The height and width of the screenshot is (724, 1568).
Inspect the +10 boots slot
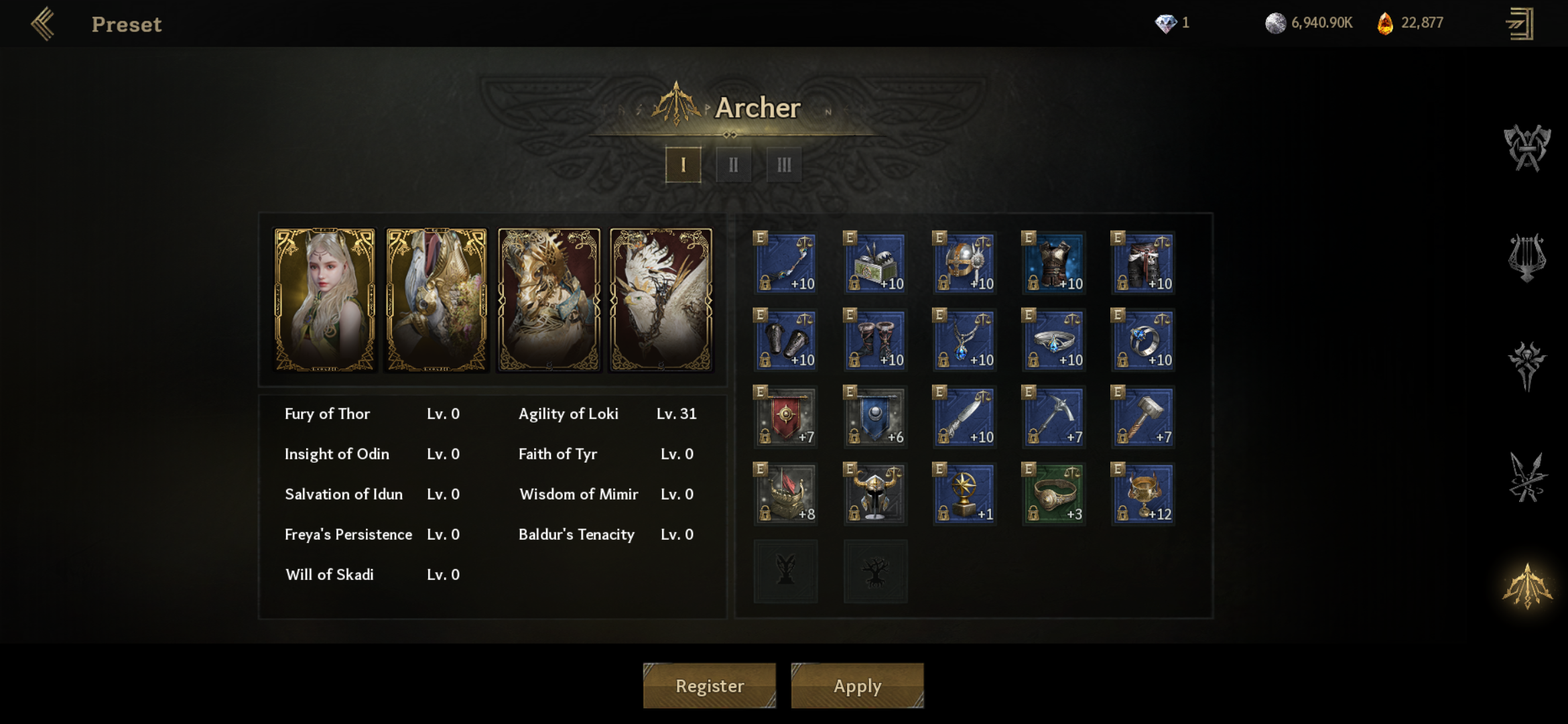875,340
